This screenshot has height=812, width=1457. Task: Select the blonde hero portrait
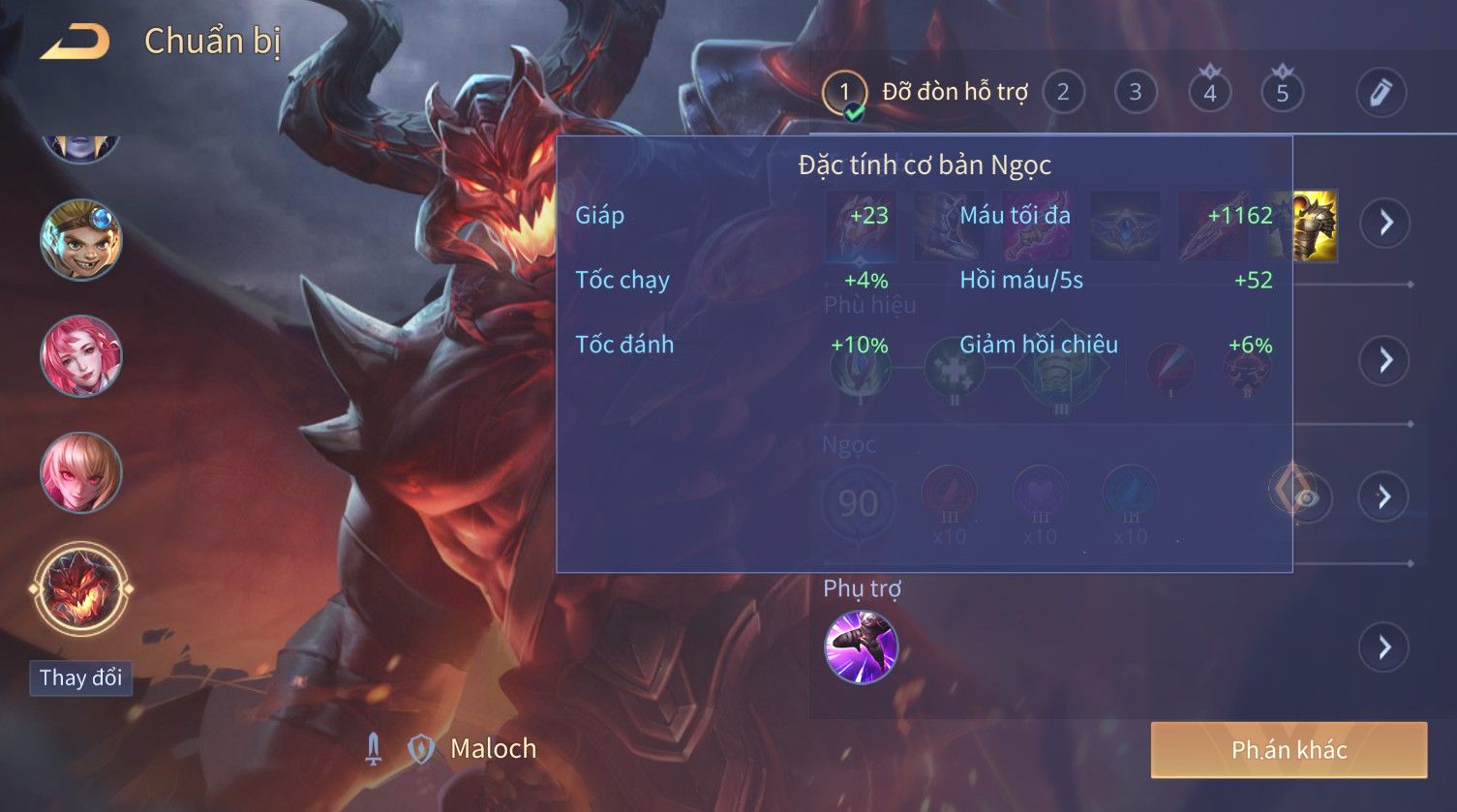(80, 472)
